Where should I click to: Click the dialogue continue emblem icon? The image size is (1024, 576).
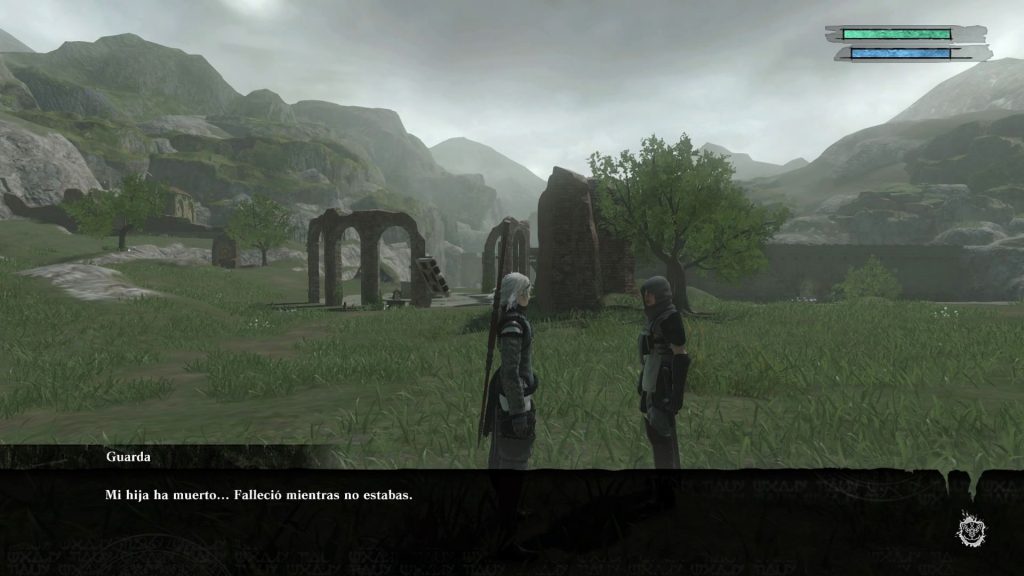(969, 527)
